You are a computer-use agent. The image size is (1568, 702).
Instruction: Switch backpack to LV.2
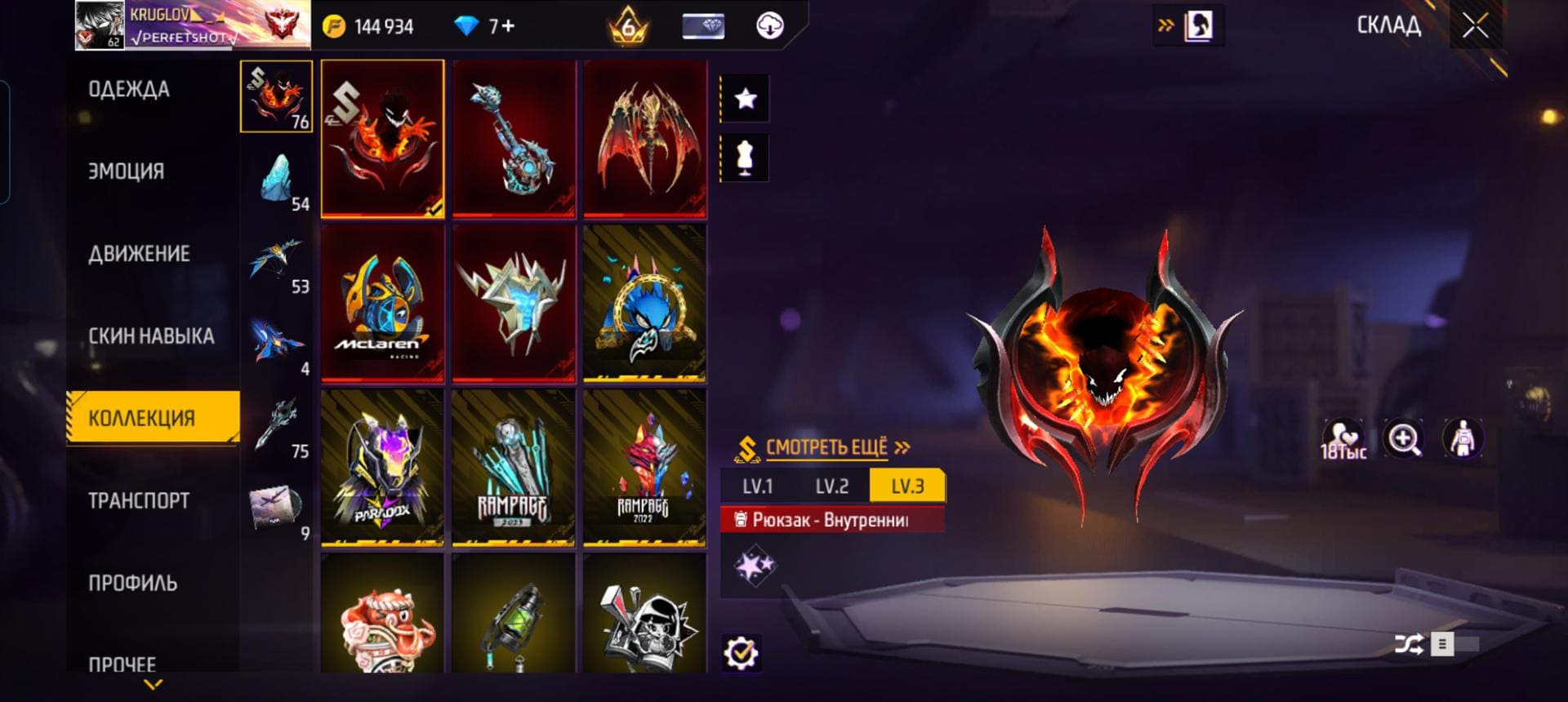point(831,487)
